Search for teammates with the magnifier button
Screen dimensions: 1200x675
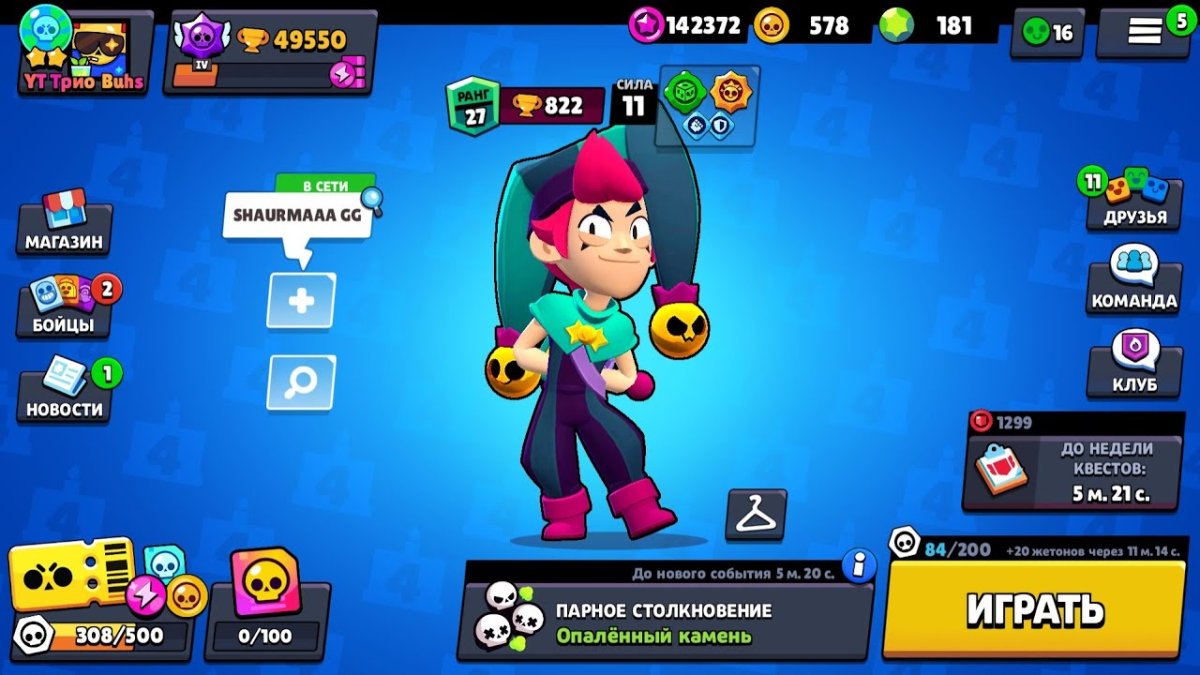(x=301, y=382)
